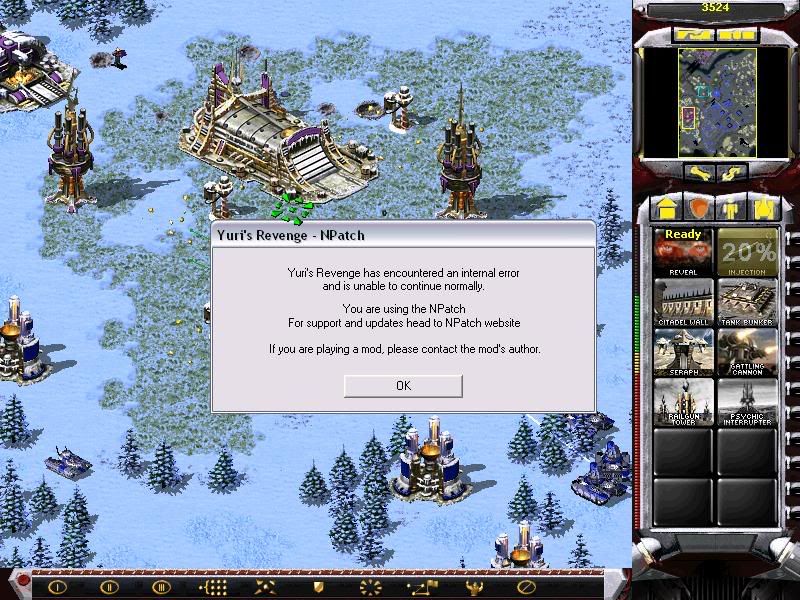Activate the dollar-sign sell button
Screen dimensions: 800x600
pyautogui.click(x=729, y=172)
